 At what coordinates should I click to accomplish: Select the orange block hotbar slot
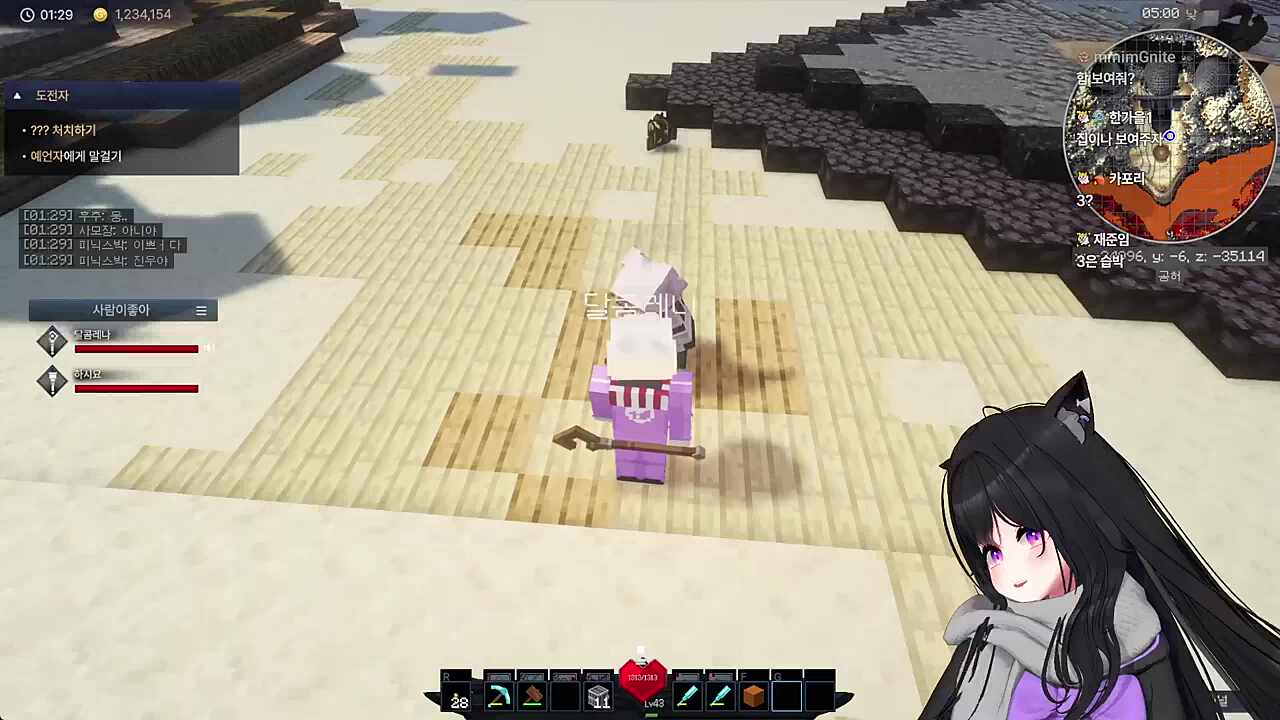753,696
